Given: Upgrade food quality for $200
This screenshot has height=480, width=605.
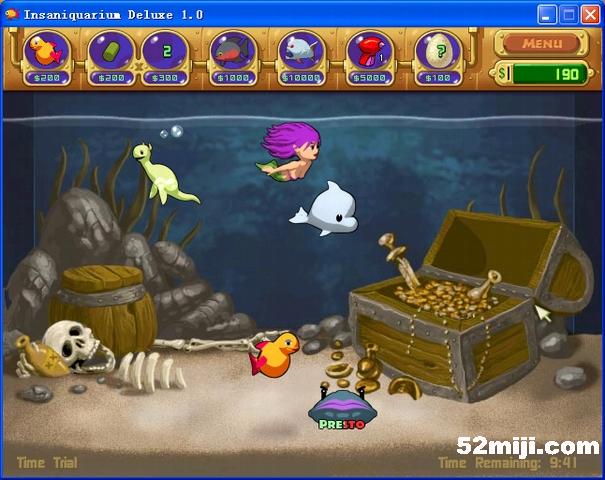Looking at the screenshot, I should tap(111, 52).
